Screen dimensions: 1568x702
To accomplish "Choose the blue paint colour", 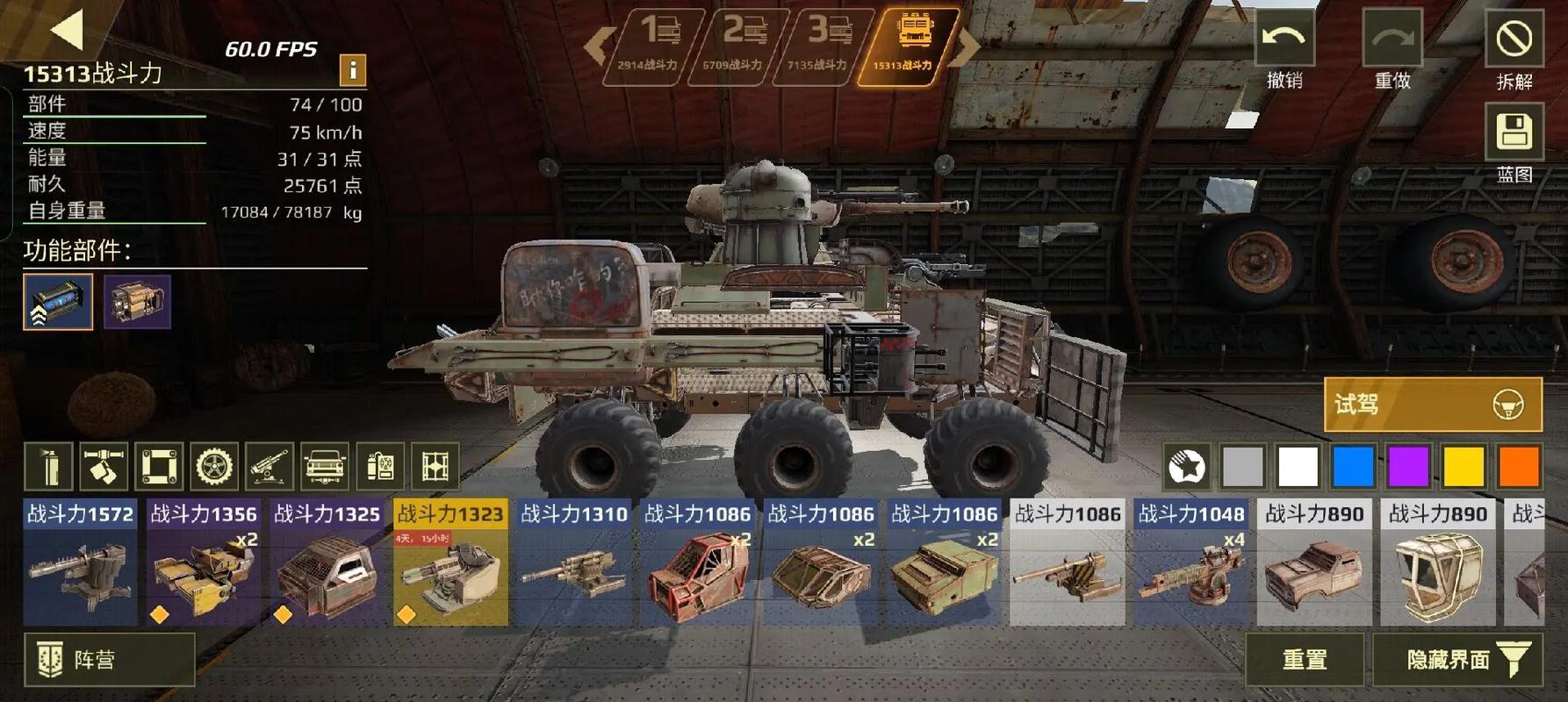I will 1353,466.
